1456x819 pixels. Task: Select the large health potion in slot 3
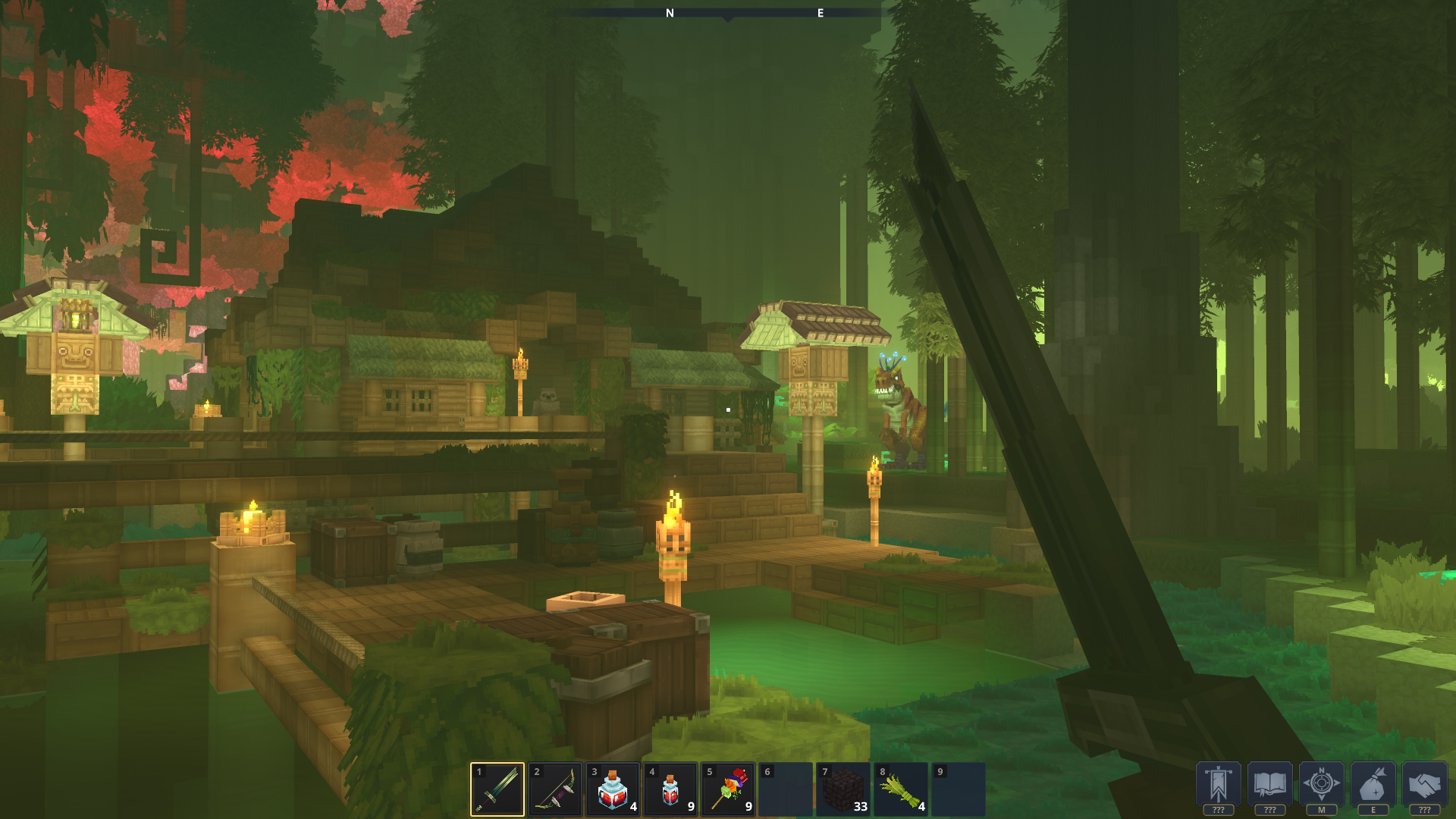[614, 788]
